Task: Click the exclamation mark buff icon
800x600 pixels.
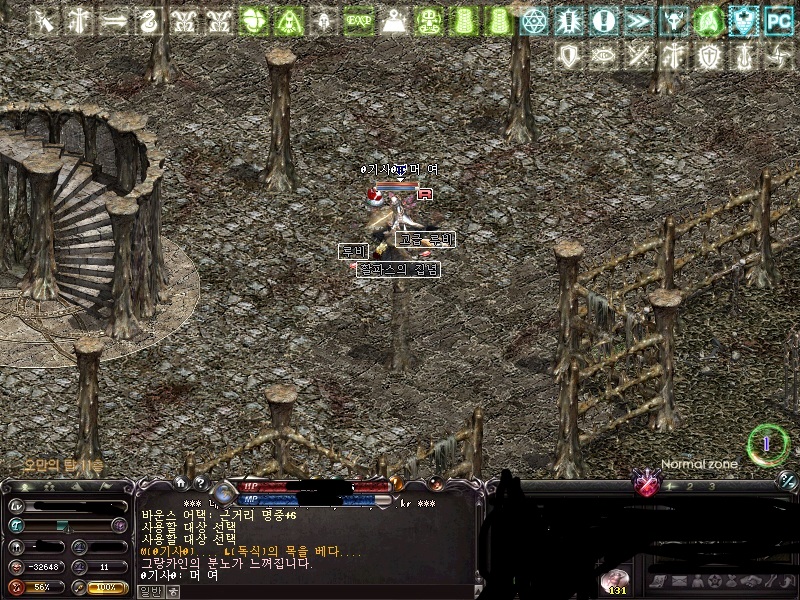Action: (603, 20)
